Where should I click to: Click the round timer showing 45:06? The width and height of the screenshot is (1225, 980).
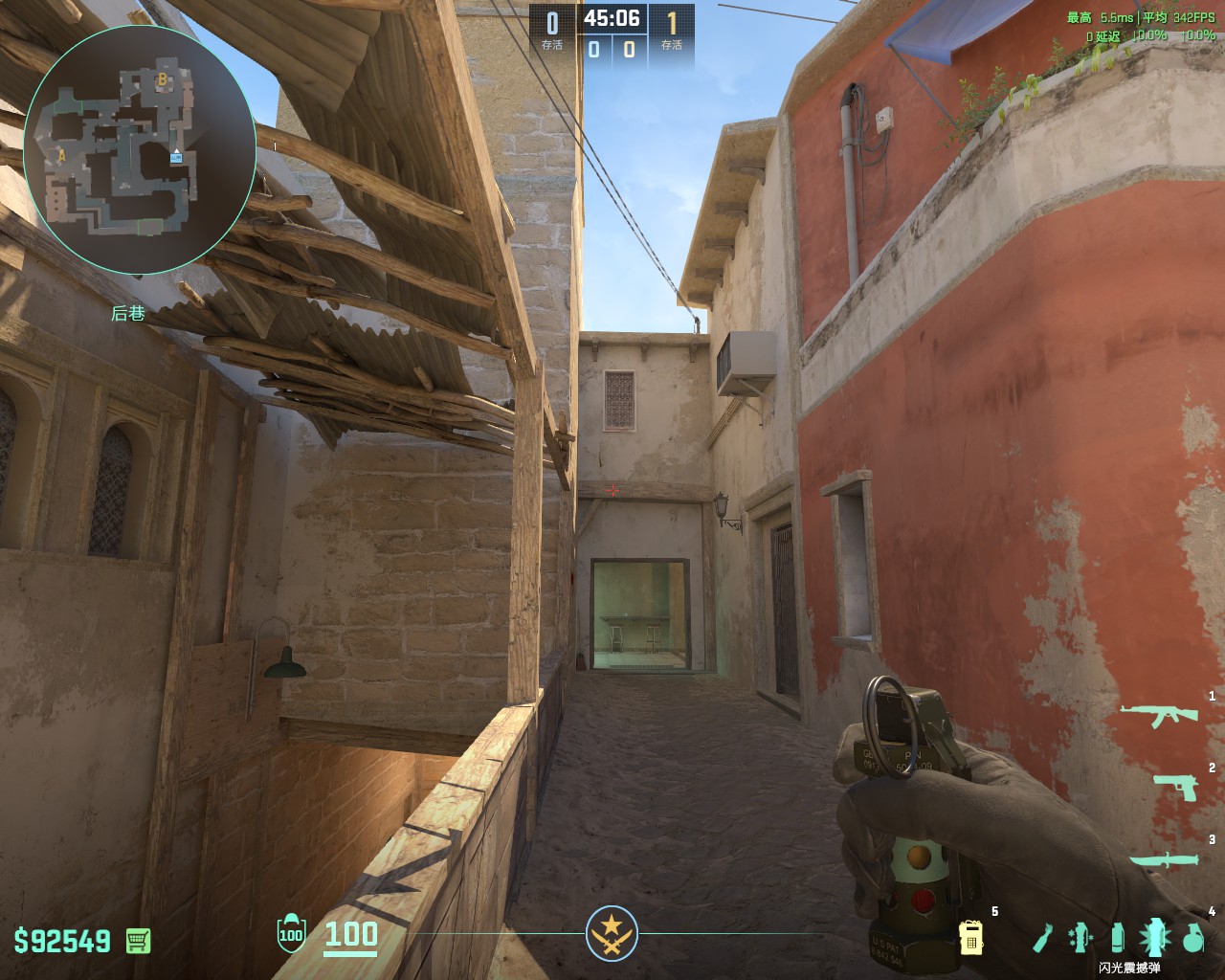pos(612,16)
